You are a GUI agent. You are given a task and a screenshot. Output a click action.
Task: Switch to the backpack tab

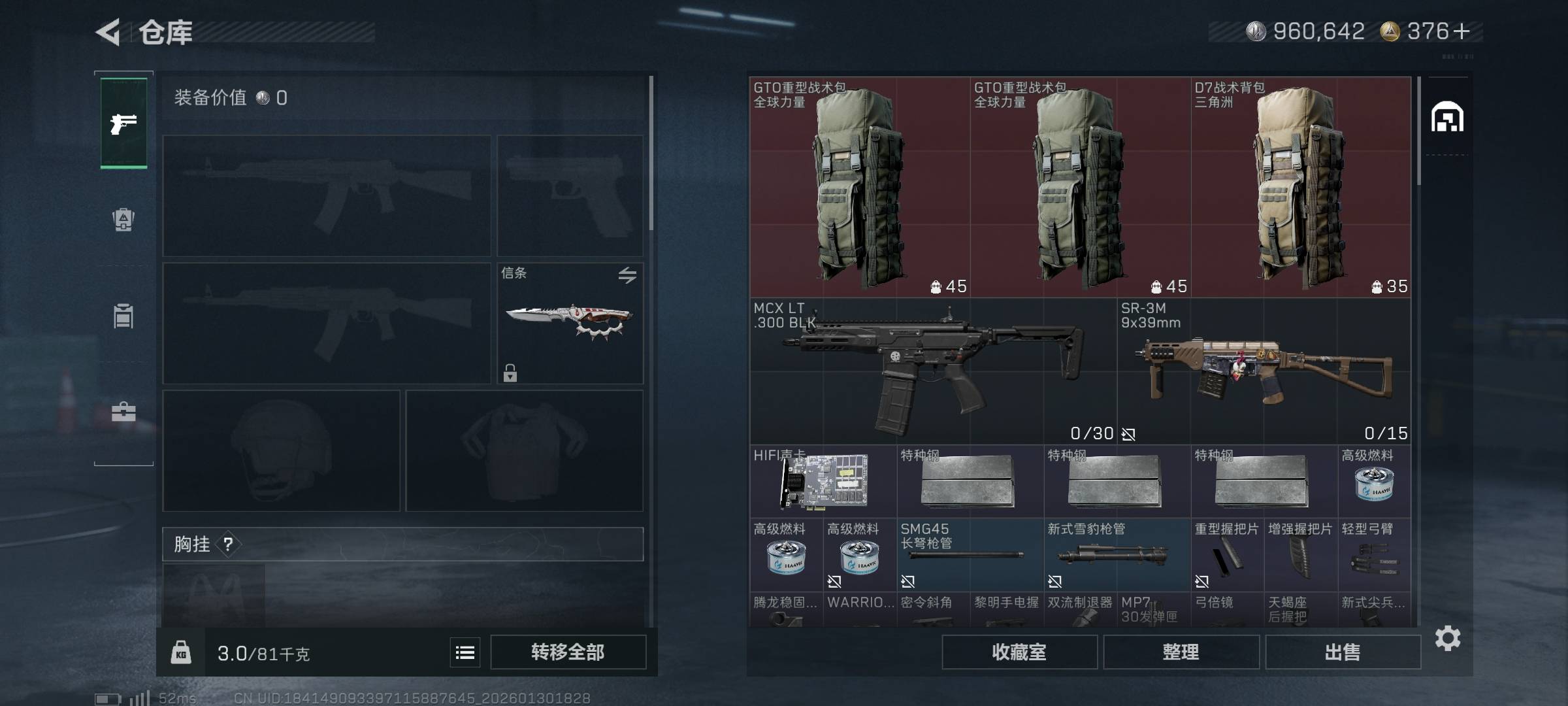[123, 220]
